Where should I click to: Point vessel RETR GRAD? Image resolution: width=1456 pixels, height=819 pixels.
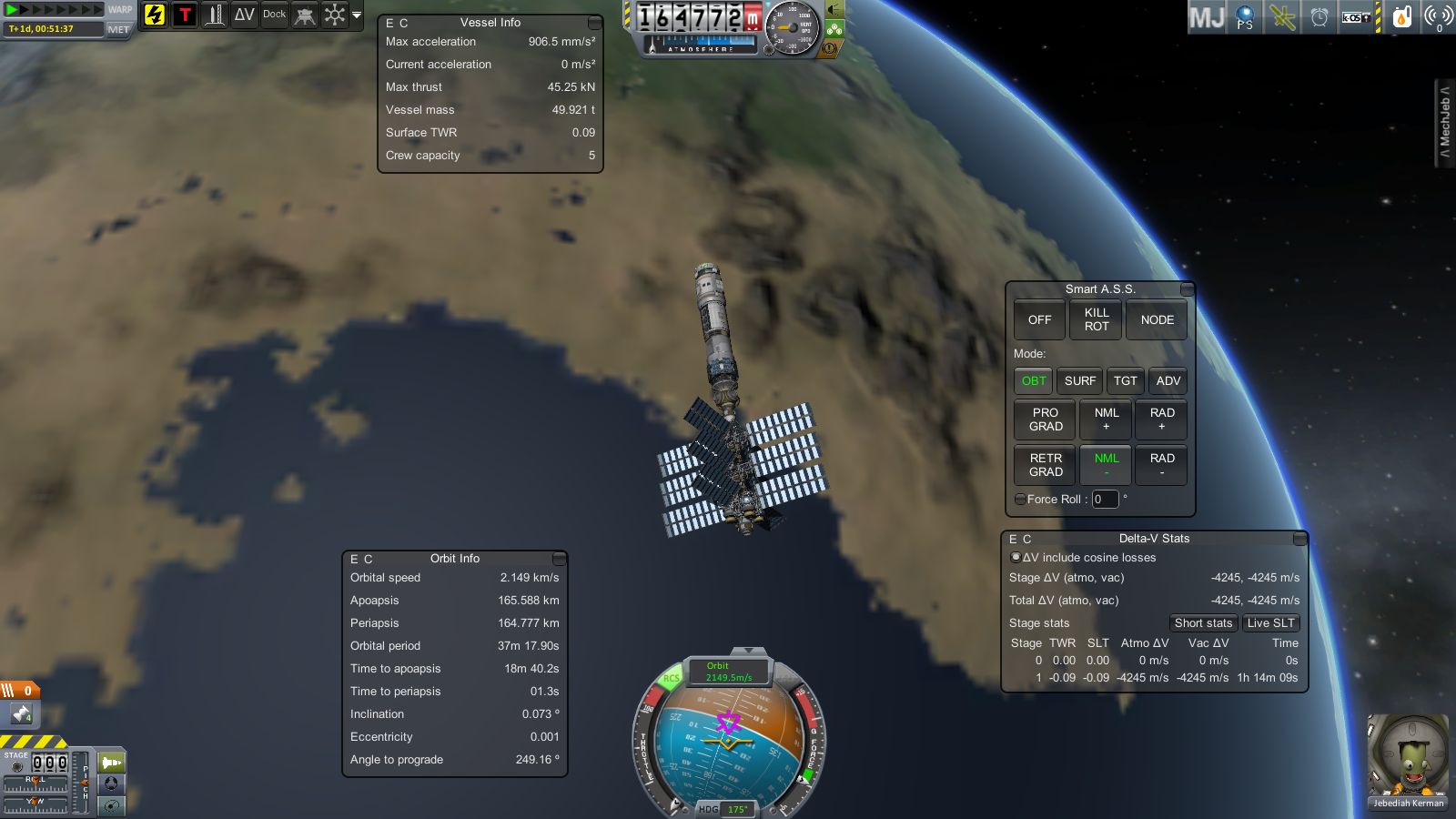point(1046,465)
